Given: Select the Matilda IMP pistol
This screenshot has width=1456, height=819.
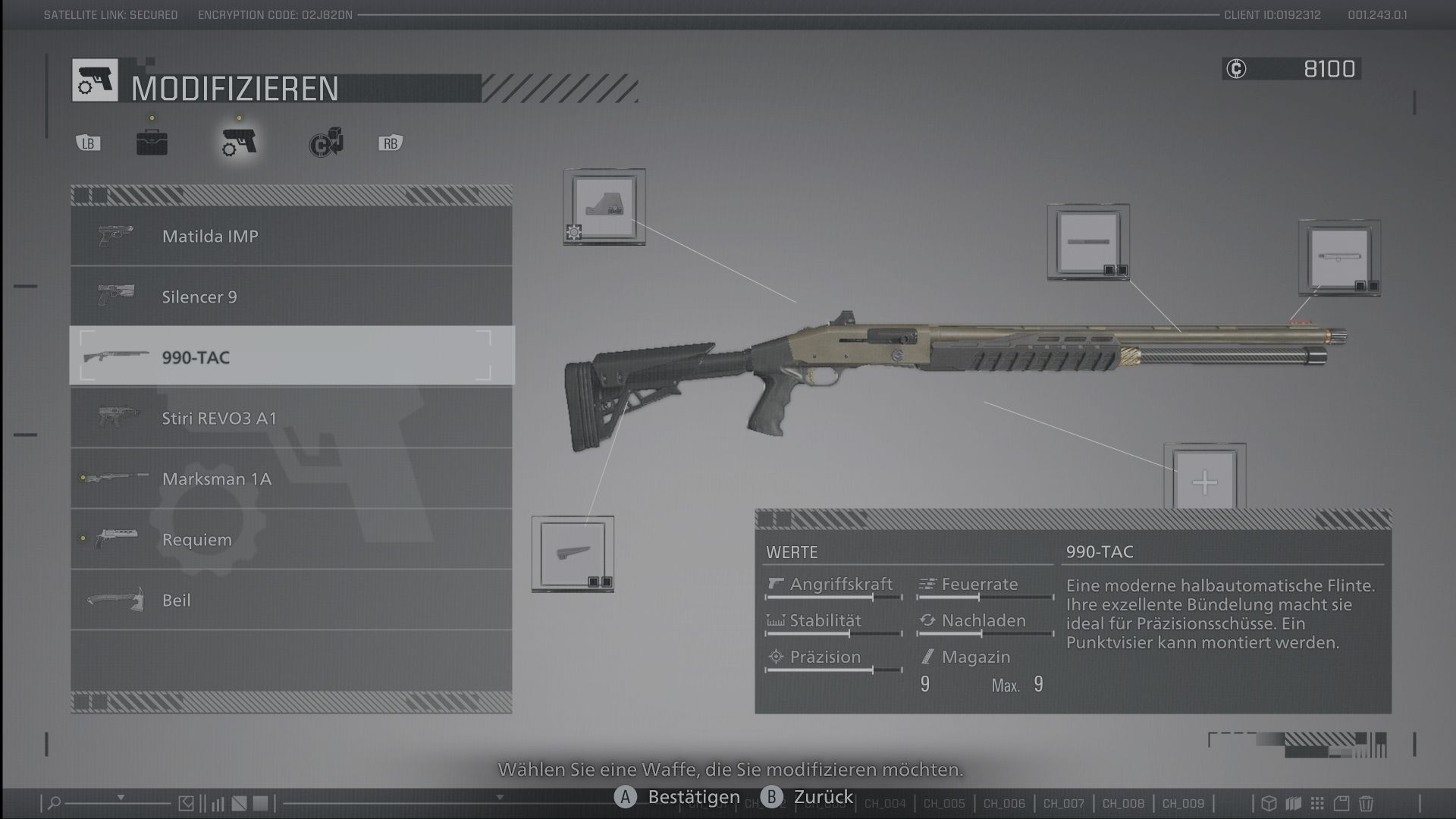Looking at the screenshot, I should tap(291, 236).
